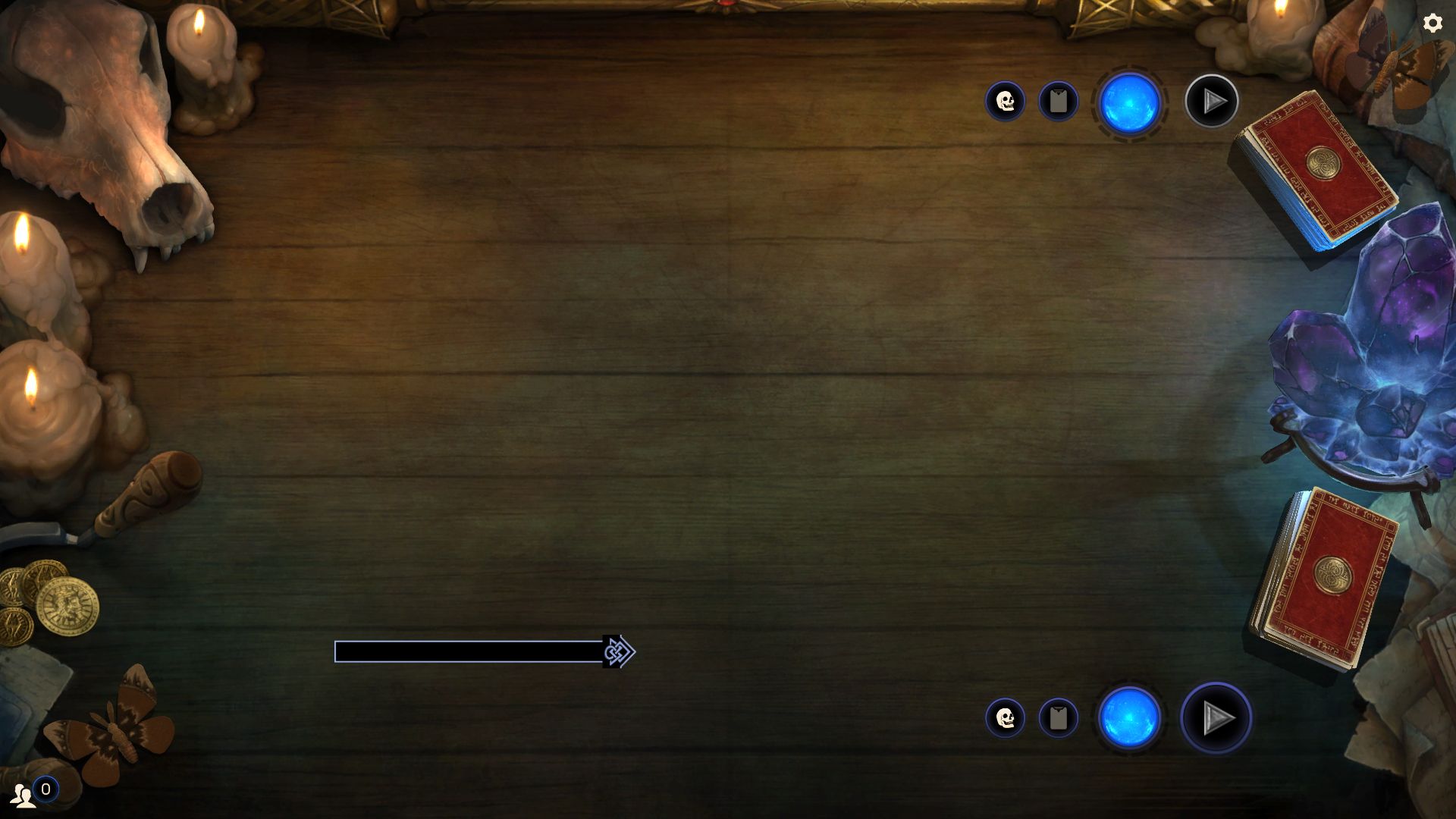Inspect the opponent's blue magicka orb
Viewport: 1456px width, 819px height.
1129,102
